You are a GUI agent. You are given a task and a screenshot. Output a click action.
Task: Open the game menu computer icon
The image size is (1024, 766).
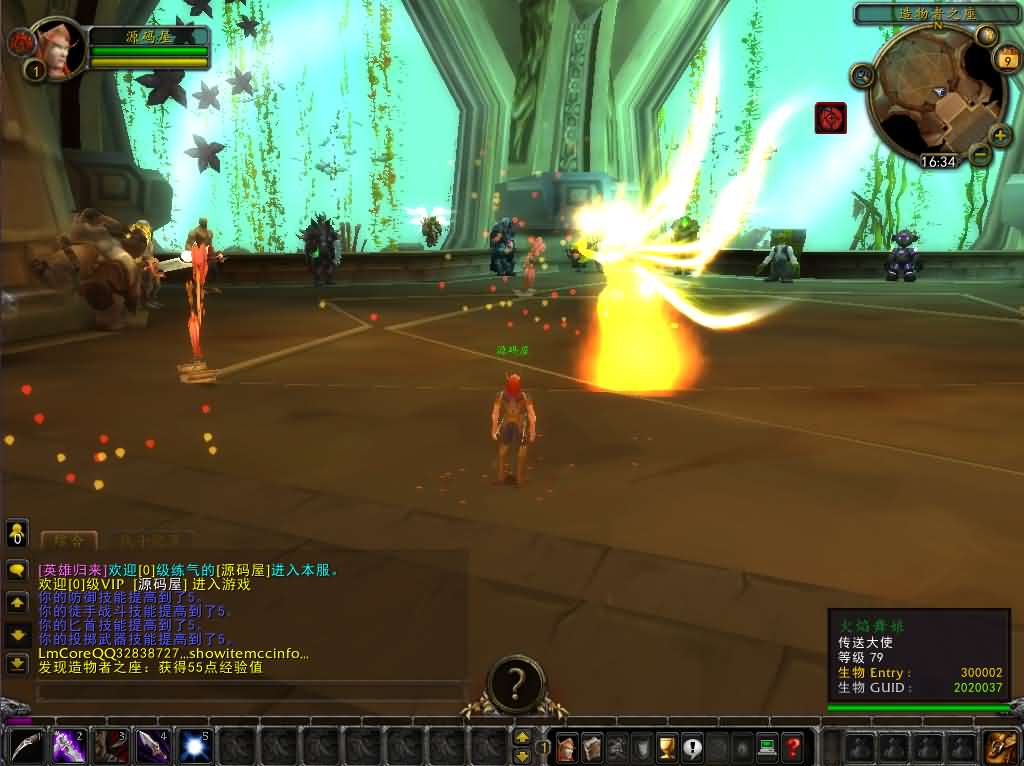coord(767,747)
